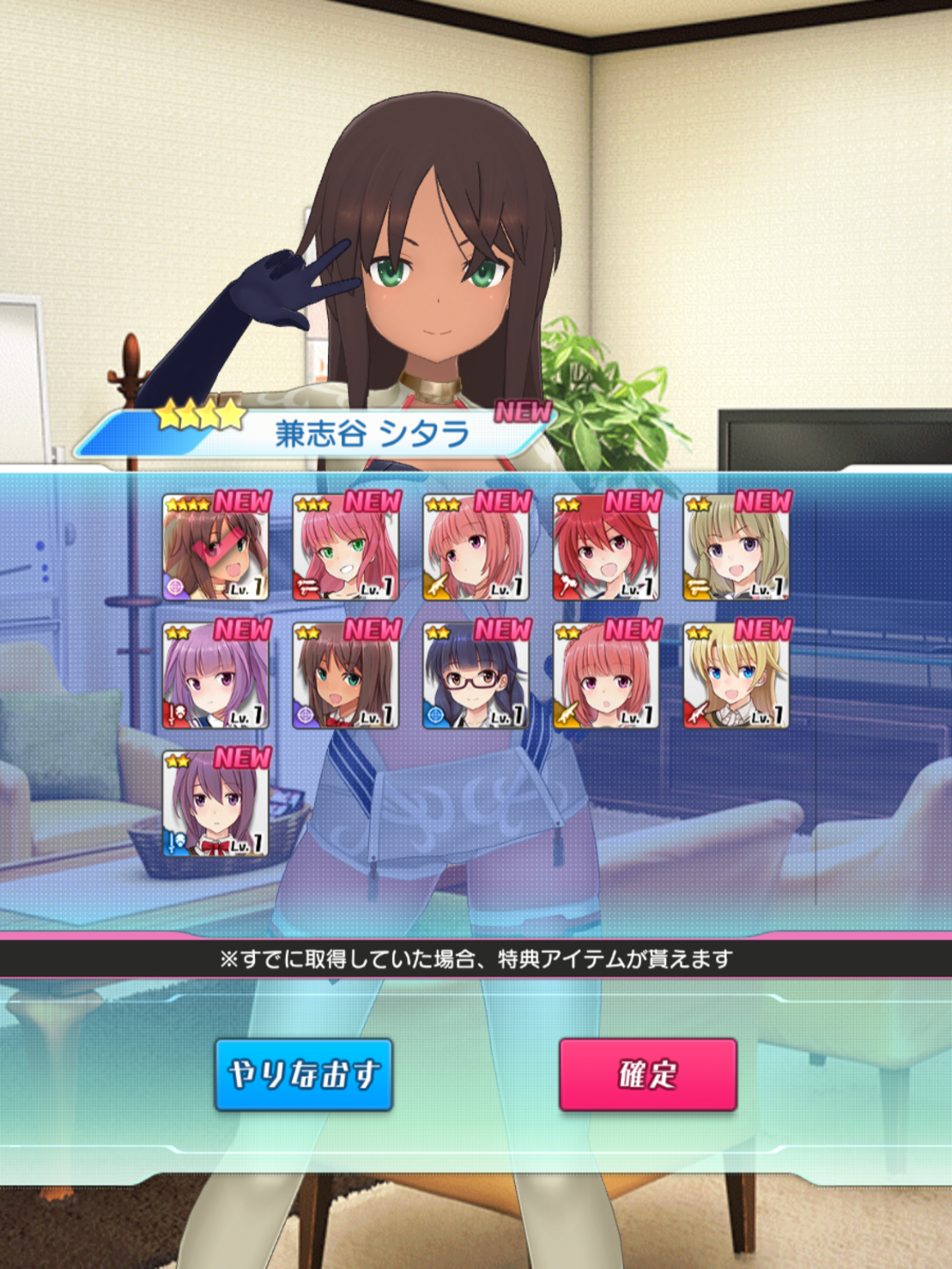Select the four-star card with the pink checkmark
The image size is (952, 1269).
(215, 548)
